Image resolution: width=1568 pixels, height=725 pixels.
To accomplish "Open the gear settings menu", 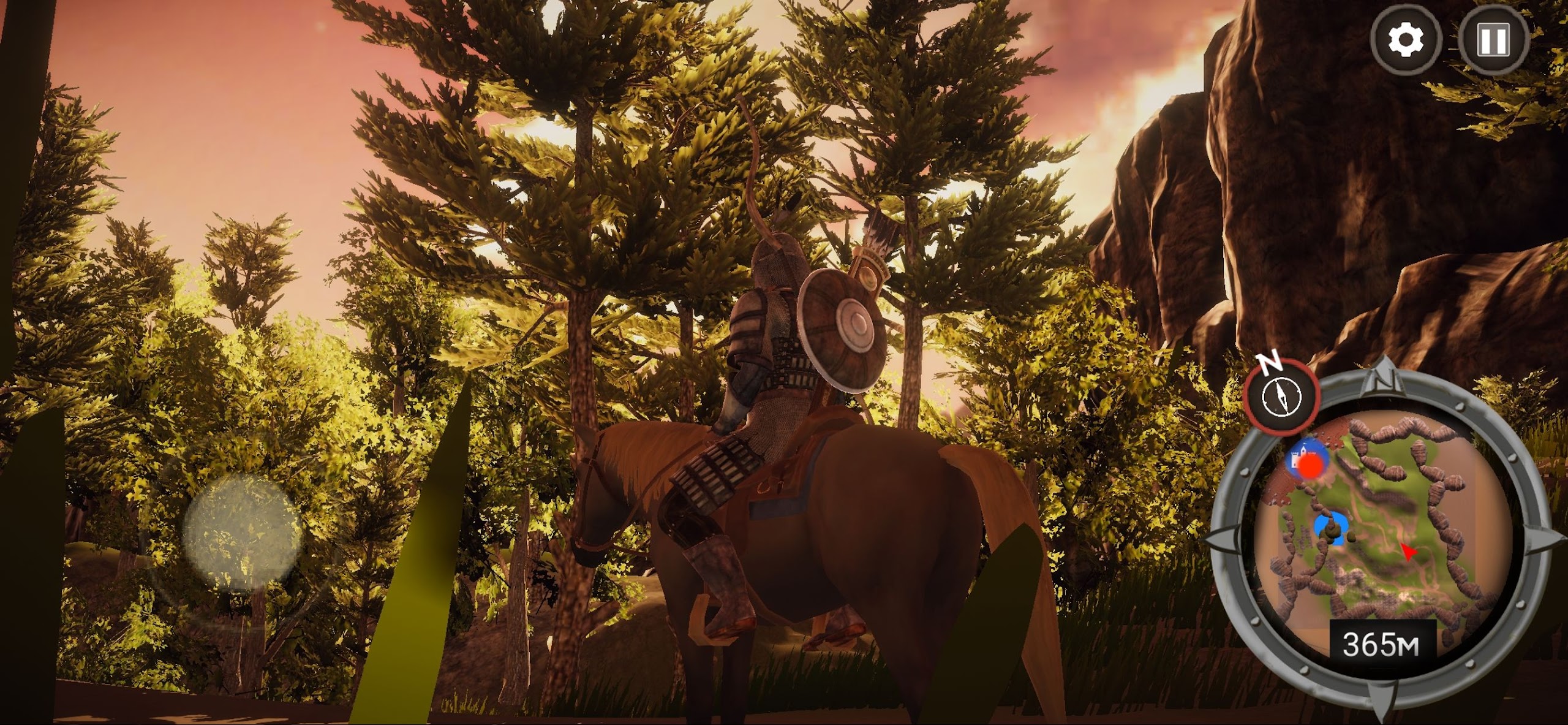I will (x=1405, y=40).
